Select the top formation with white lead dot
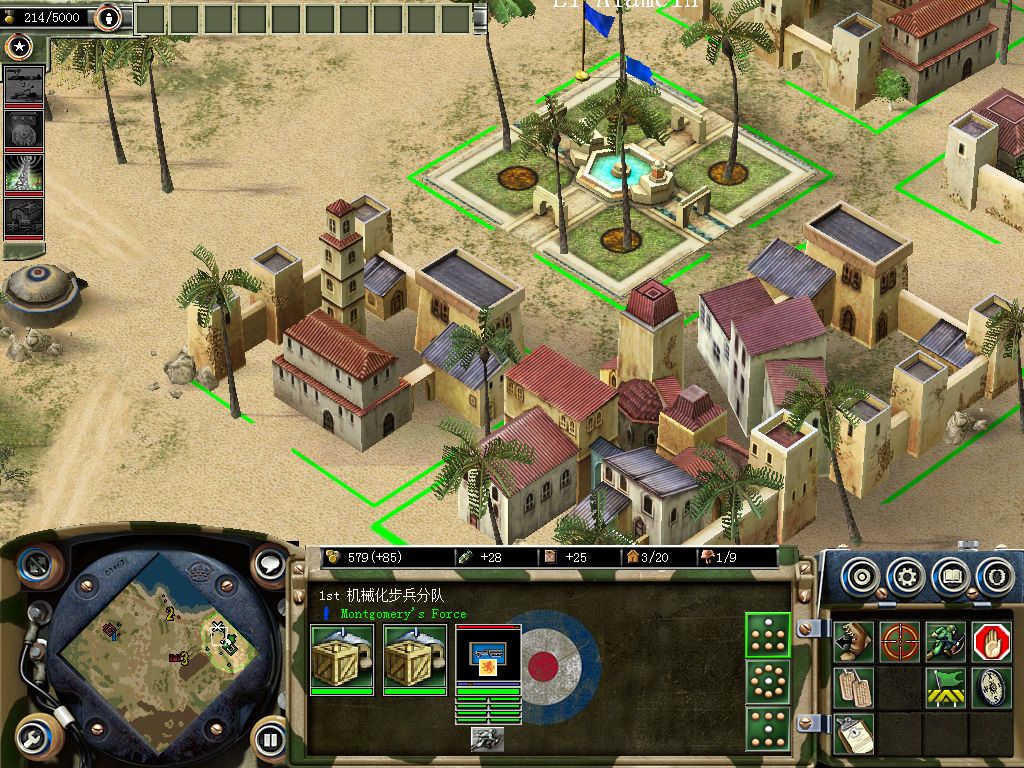Image resolution: width=1024 pixels, height=768 pixels. [x=767, y=635]
